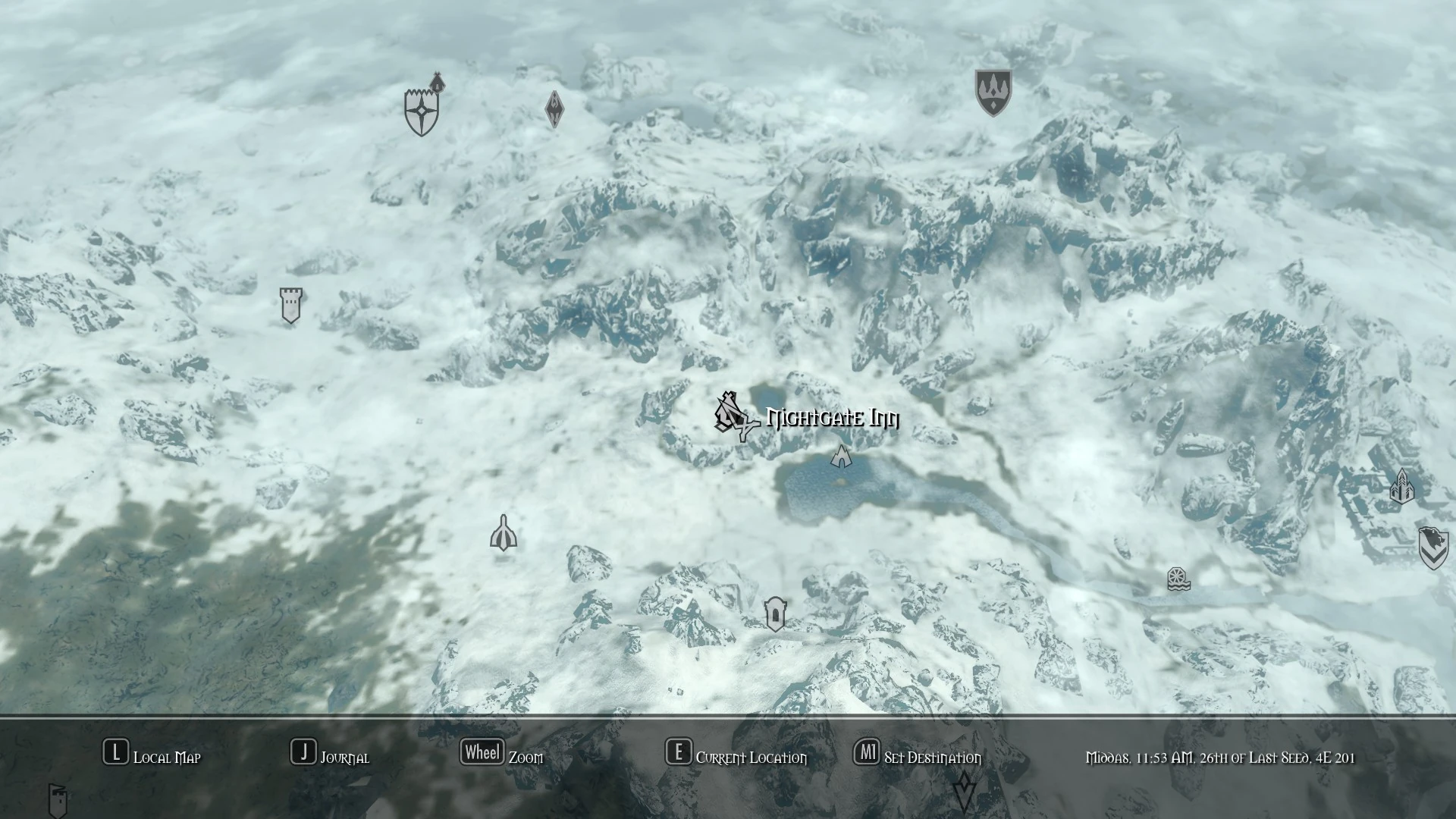
Task: Select the Windhelm city marker on the right edge
Action: click(1401, 488)
